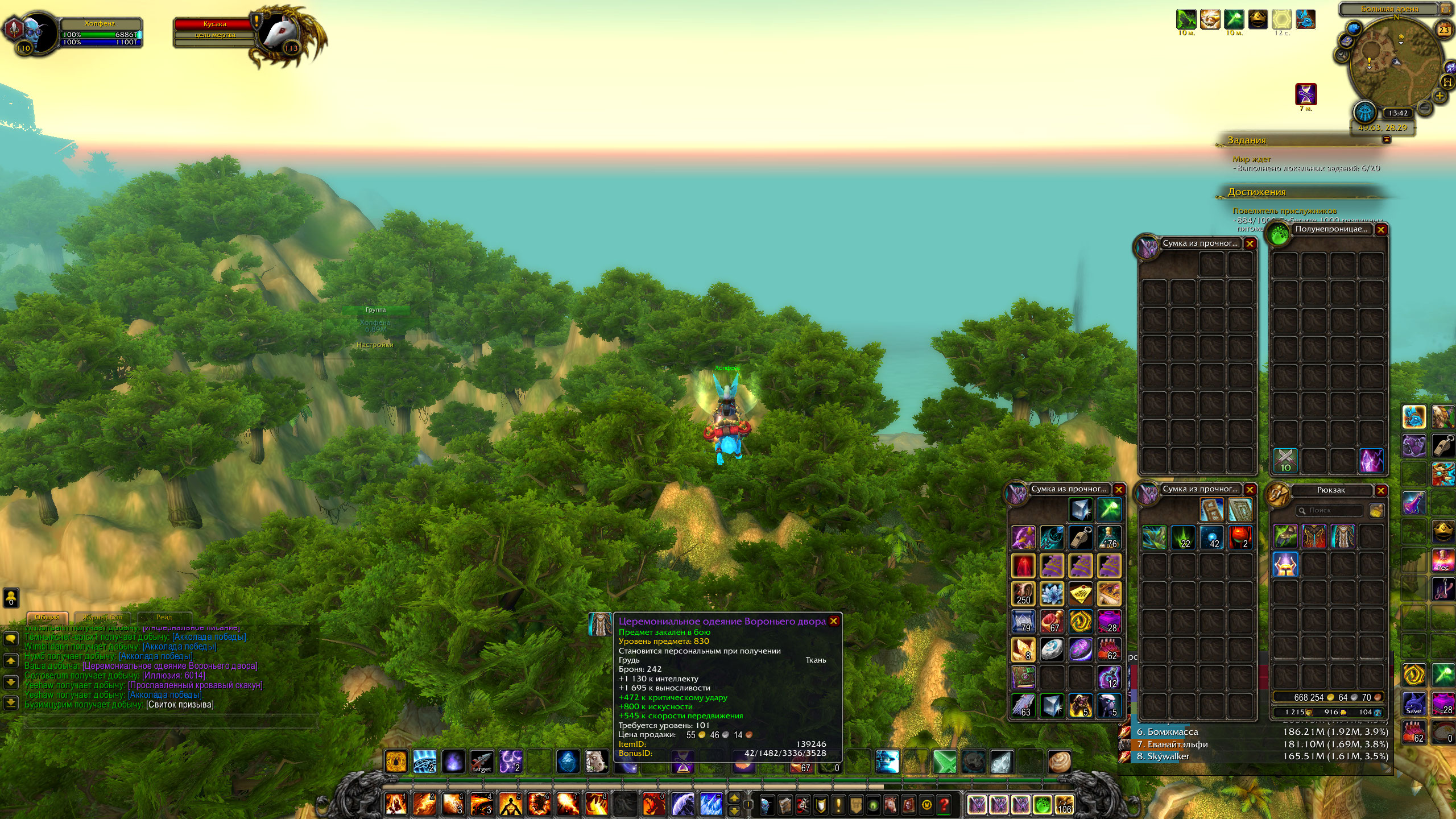Image resolution: width=1456 pixels, height=819 pixels.
Task: Close the Полунепроницае... bag window
Action: tap(1381, 230)
